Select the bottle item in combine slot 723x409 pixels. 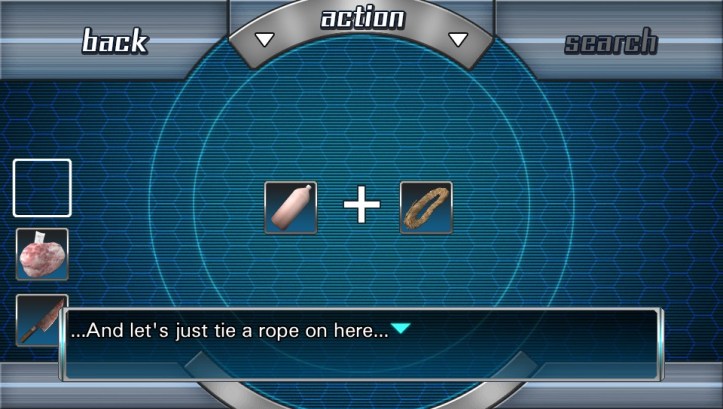pos(291,207)
